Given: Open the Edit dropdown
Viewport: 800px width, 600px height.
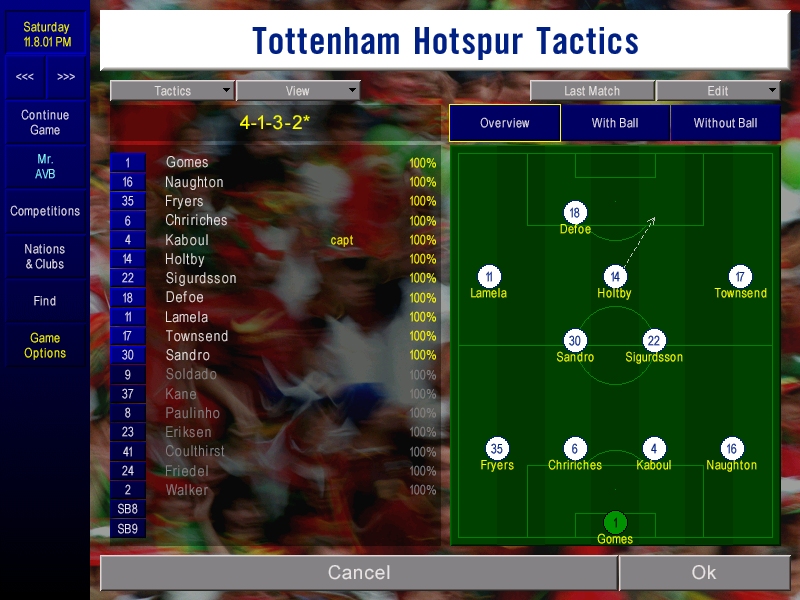Looking at the screenshot, I should (718, 91).
